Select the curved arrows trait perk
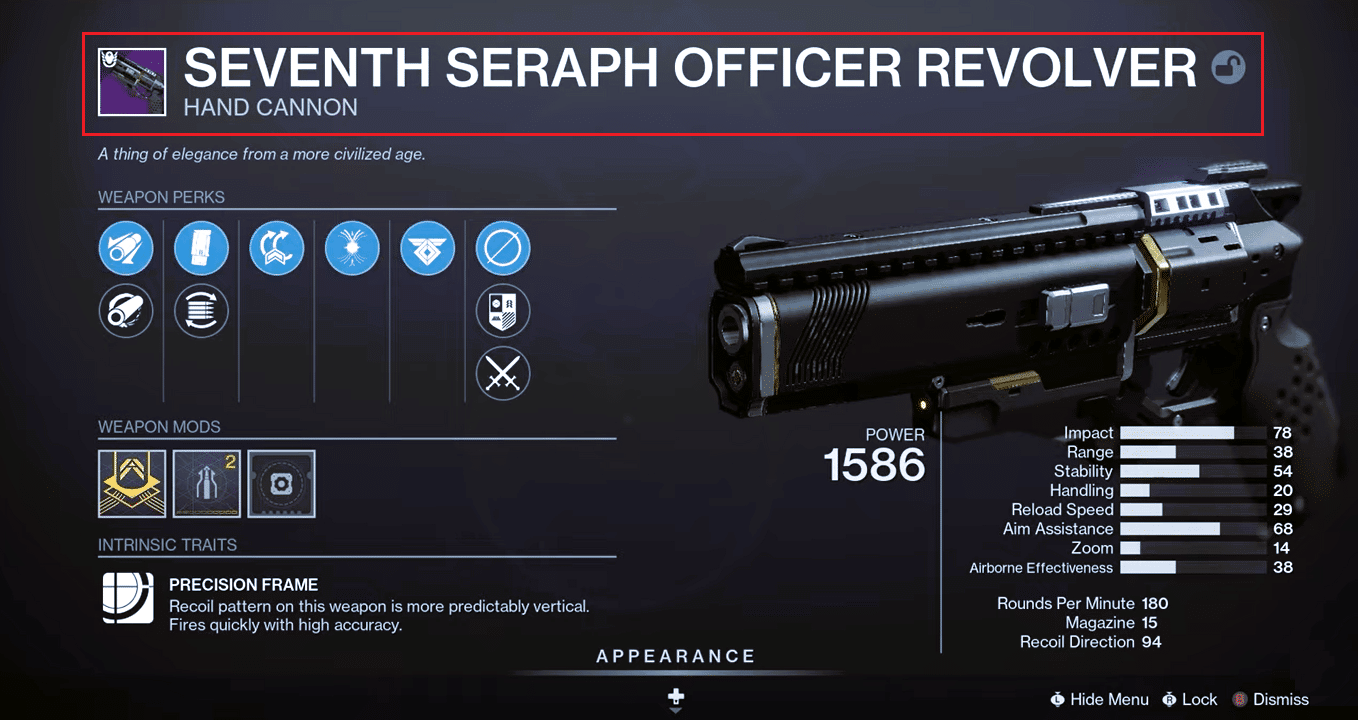1358x720 pixels. (276, 248)
